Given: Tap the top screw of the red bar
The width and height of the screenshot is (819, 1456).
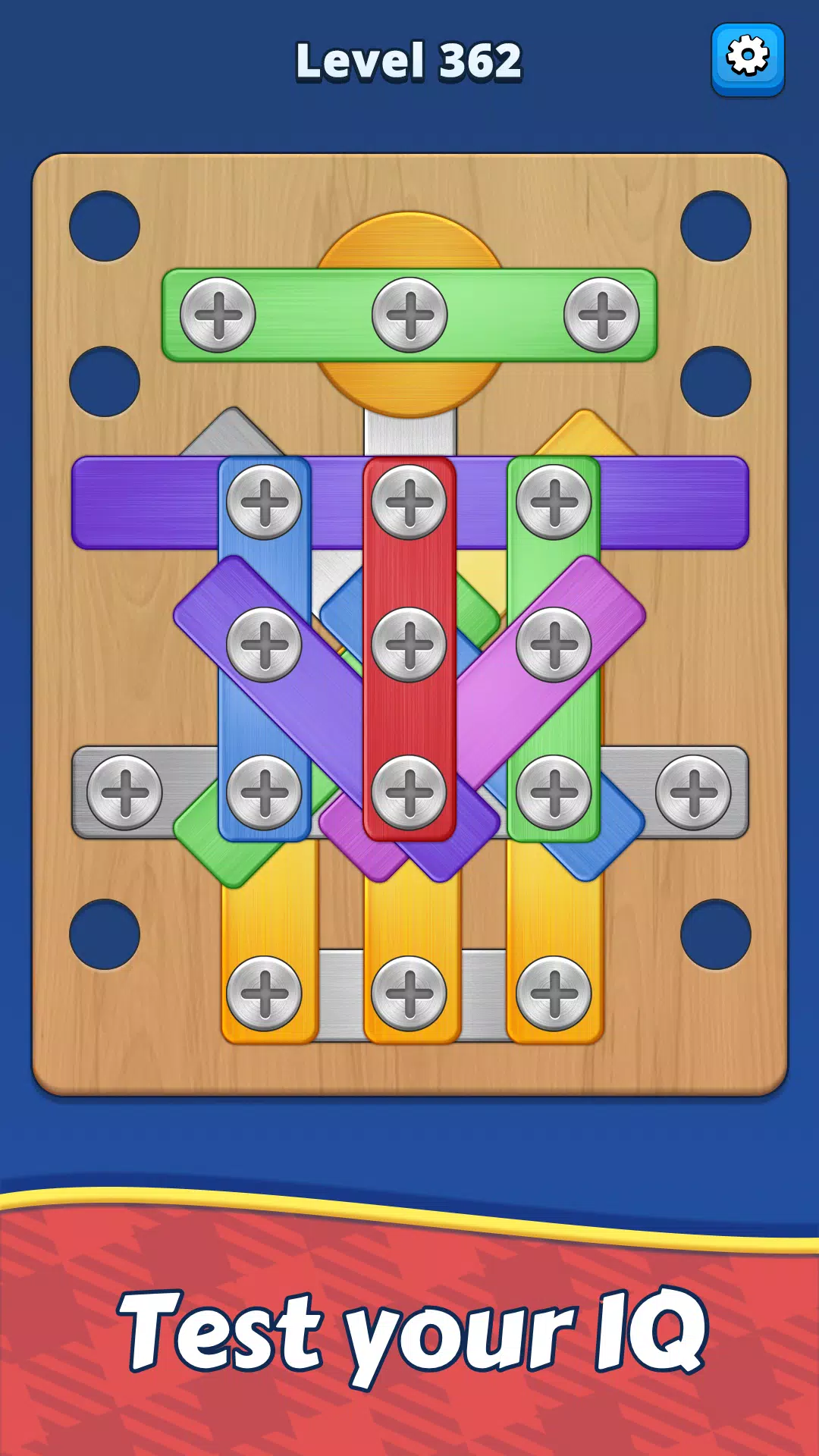Looking at the screenshot, I should pos(409,502).
